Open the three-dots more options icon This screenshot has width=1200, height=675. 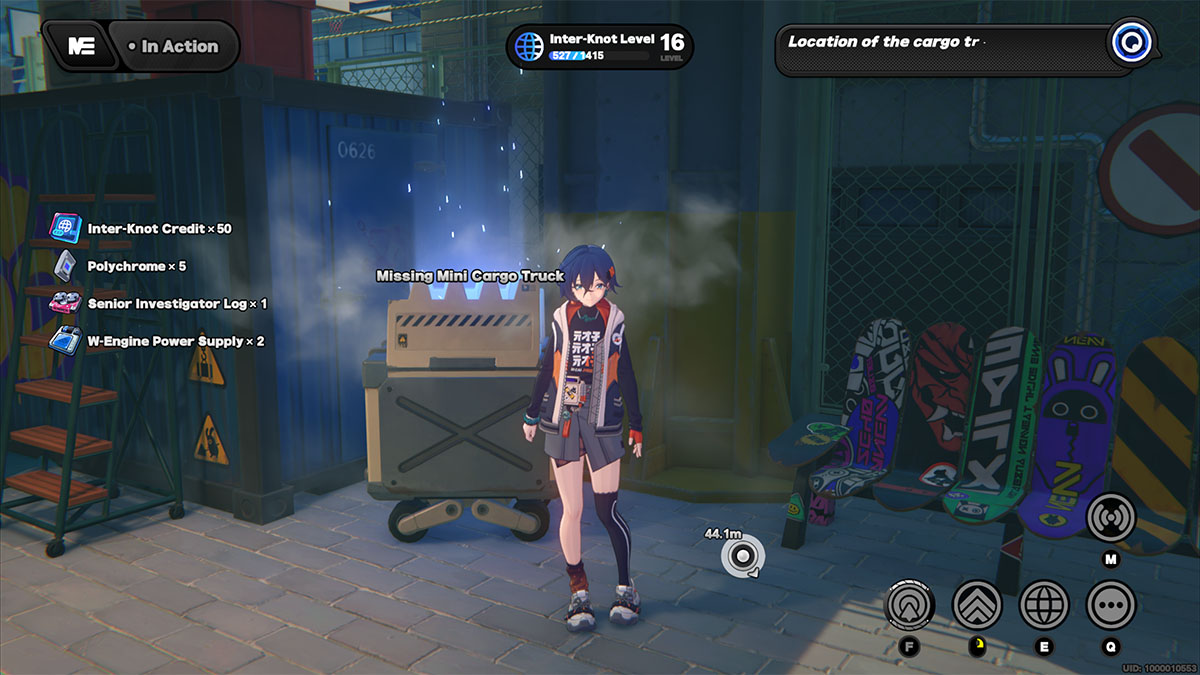click(1110, 604)
